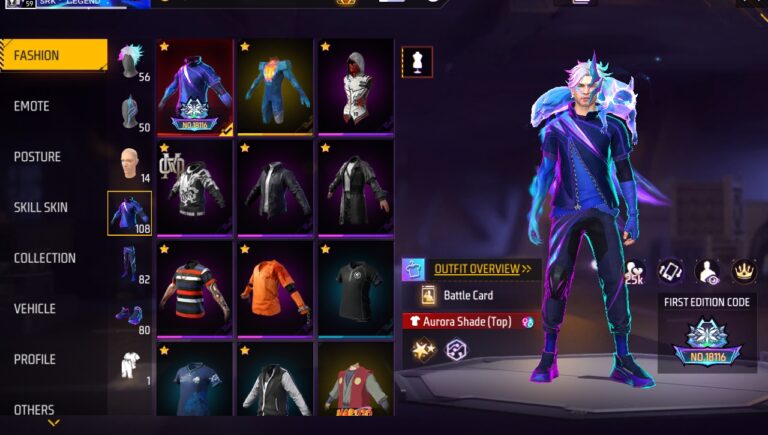Open the Collection tab
The height and width of the screenshot is (435, 768).
point(45,258)
